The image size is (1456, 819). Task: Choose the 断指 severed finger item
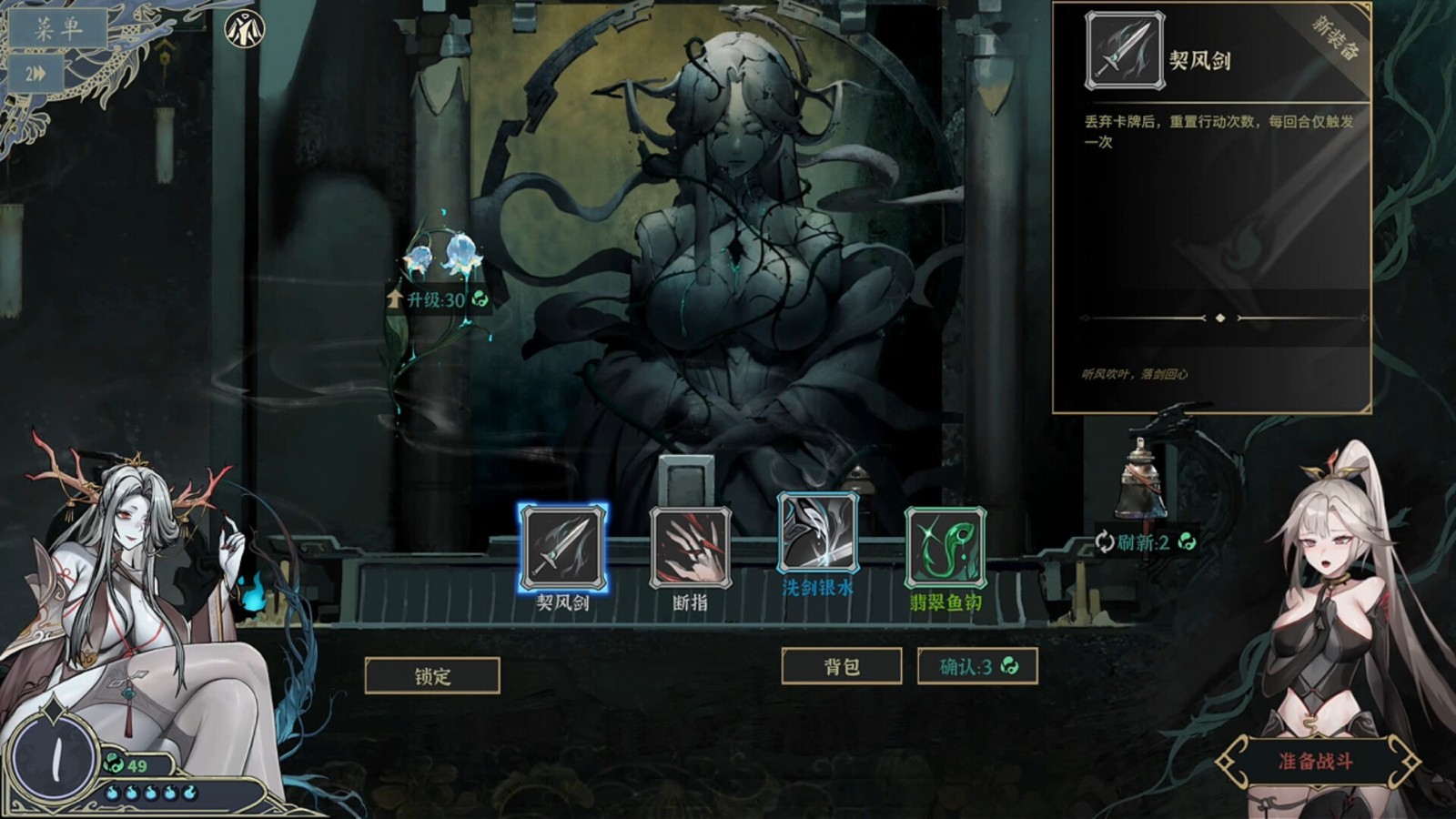690,548
